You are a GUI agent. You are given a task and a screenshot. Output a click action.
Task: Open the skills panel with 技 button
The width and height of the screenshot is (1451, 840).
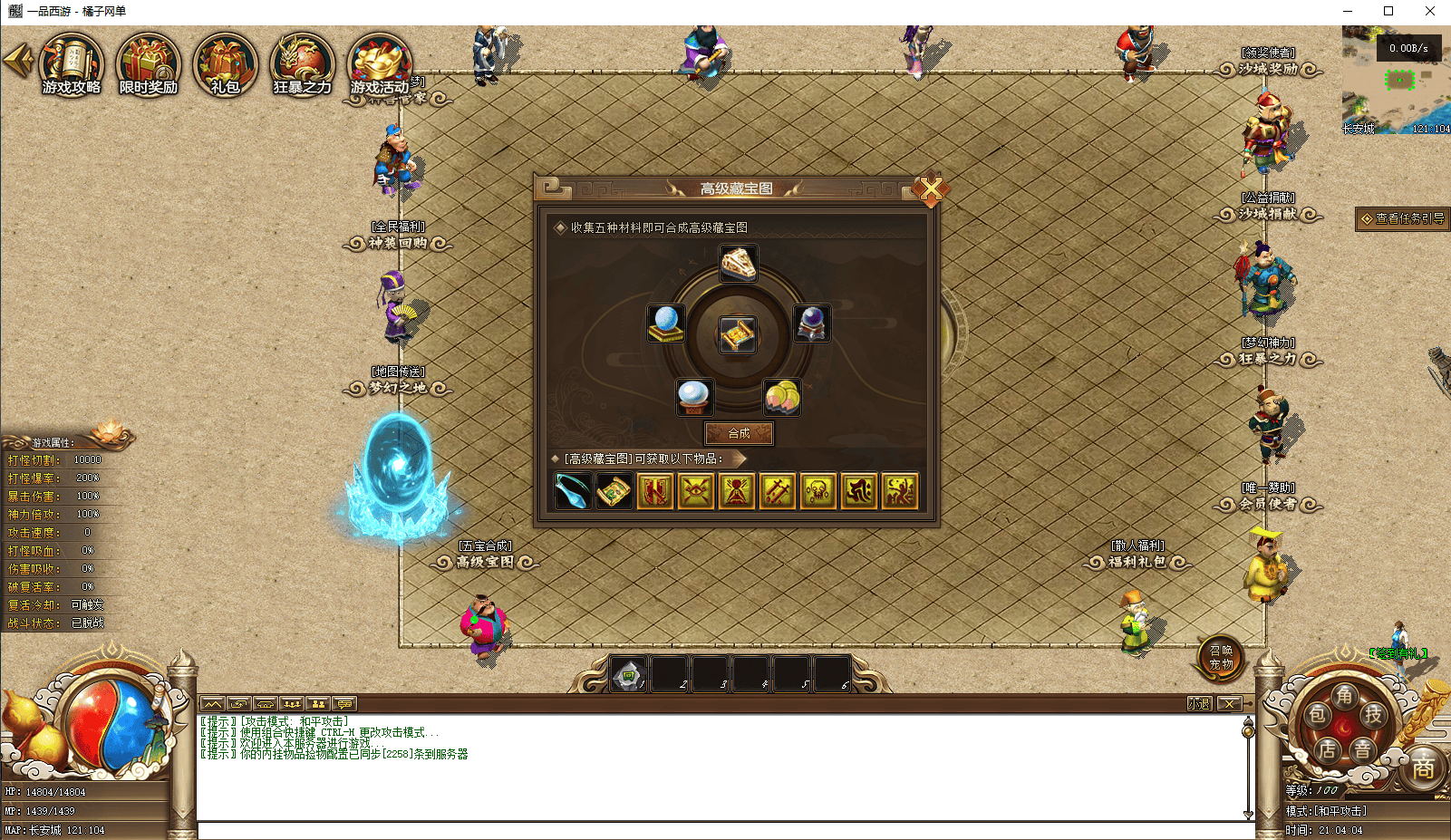point(1374,715)
